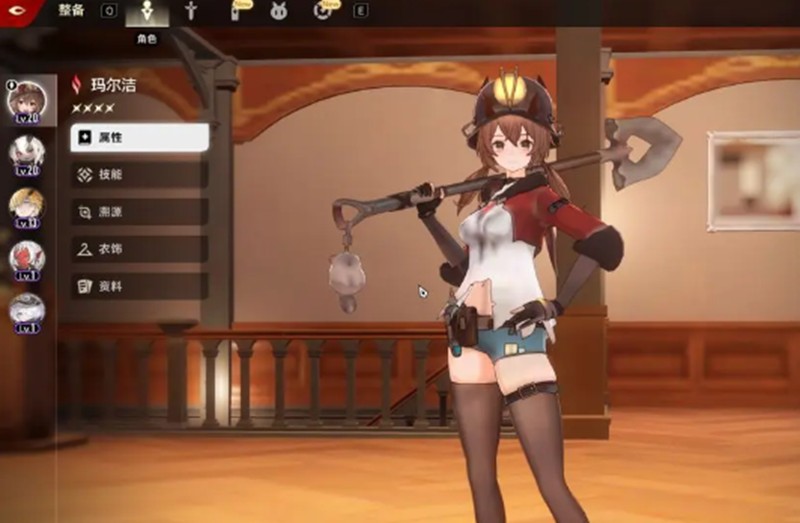800x523 pixels.
Task: Switch to the 角色 (Character) tab
Action: 147,14
